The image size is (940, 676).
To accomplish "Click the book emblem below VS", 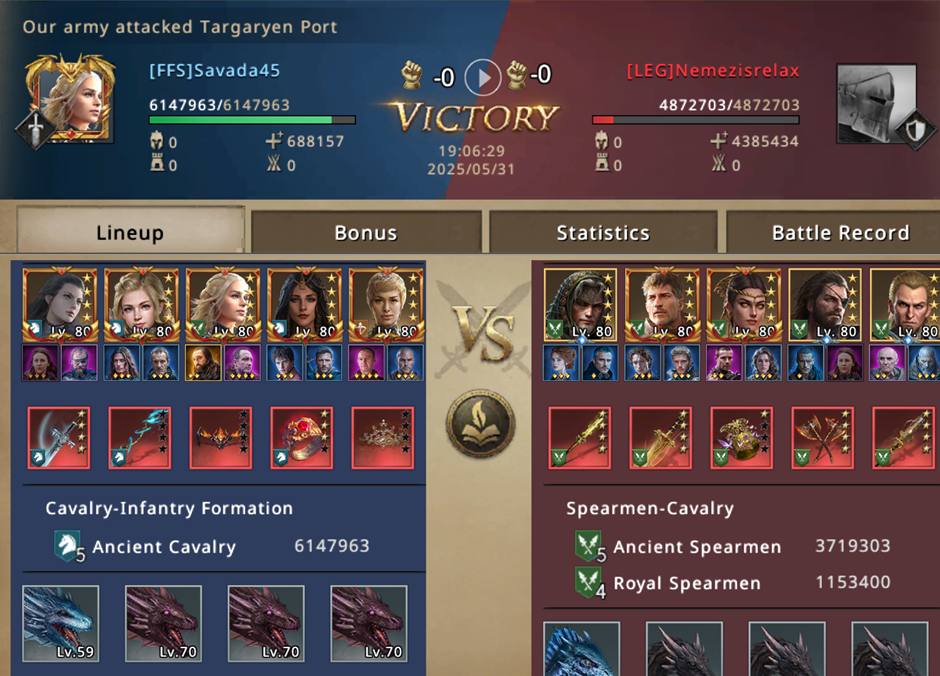I will tap(480, 423).
